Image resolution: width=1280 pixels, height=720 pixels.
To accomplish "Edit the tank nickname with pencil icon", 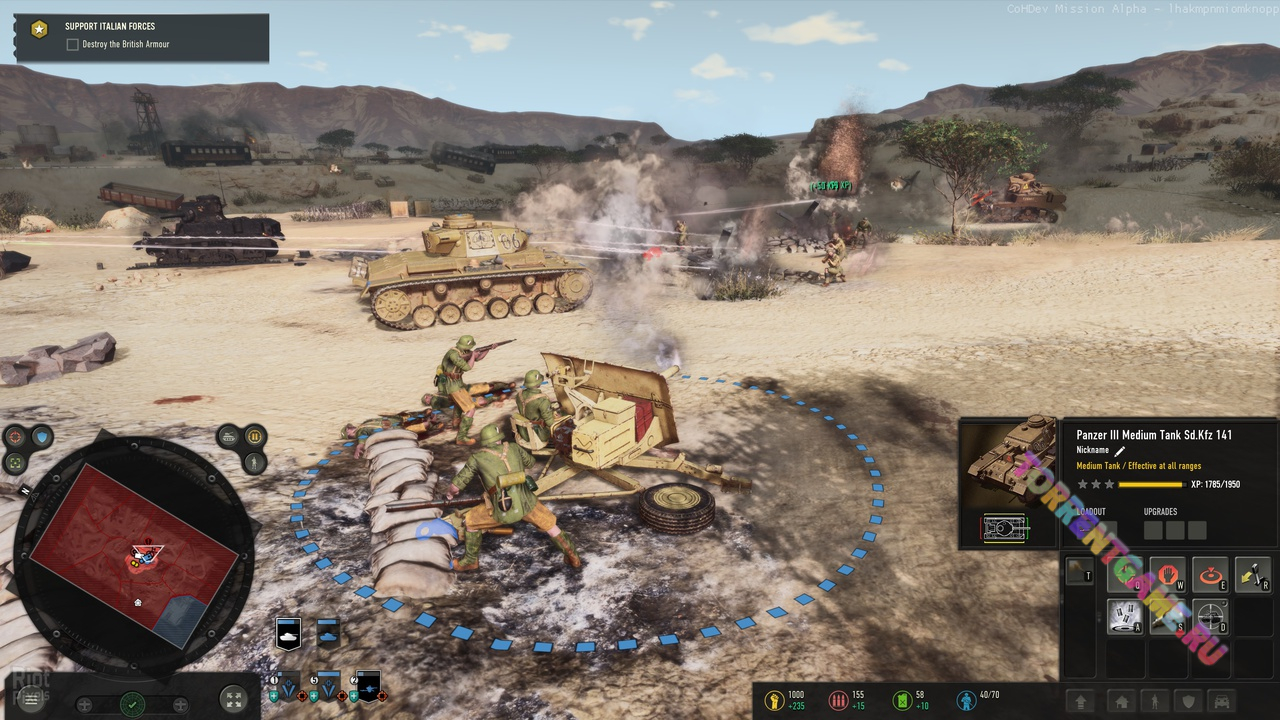I will pyautogui.click(x=1120, y=451).
